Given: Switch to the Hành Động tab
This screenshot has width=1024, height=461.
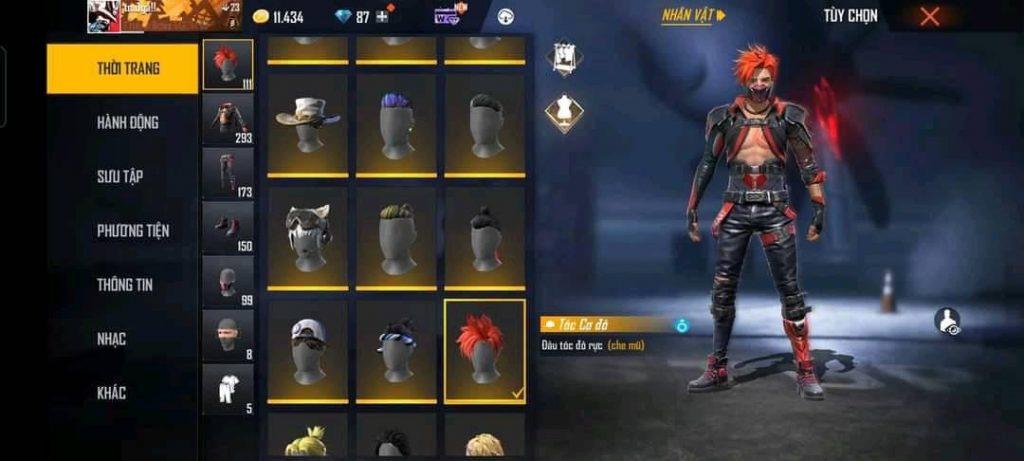Looking at the screenshot, I should tap(127, 122).
